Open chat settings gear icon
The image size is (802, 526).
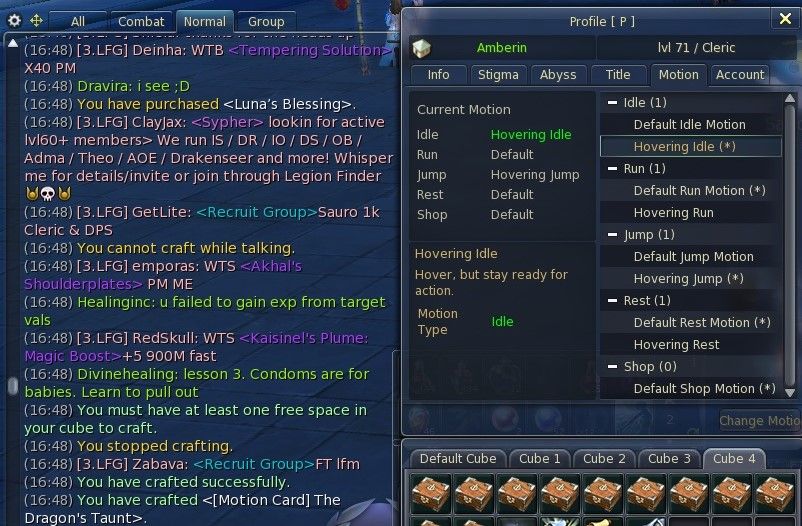point(14,20)
